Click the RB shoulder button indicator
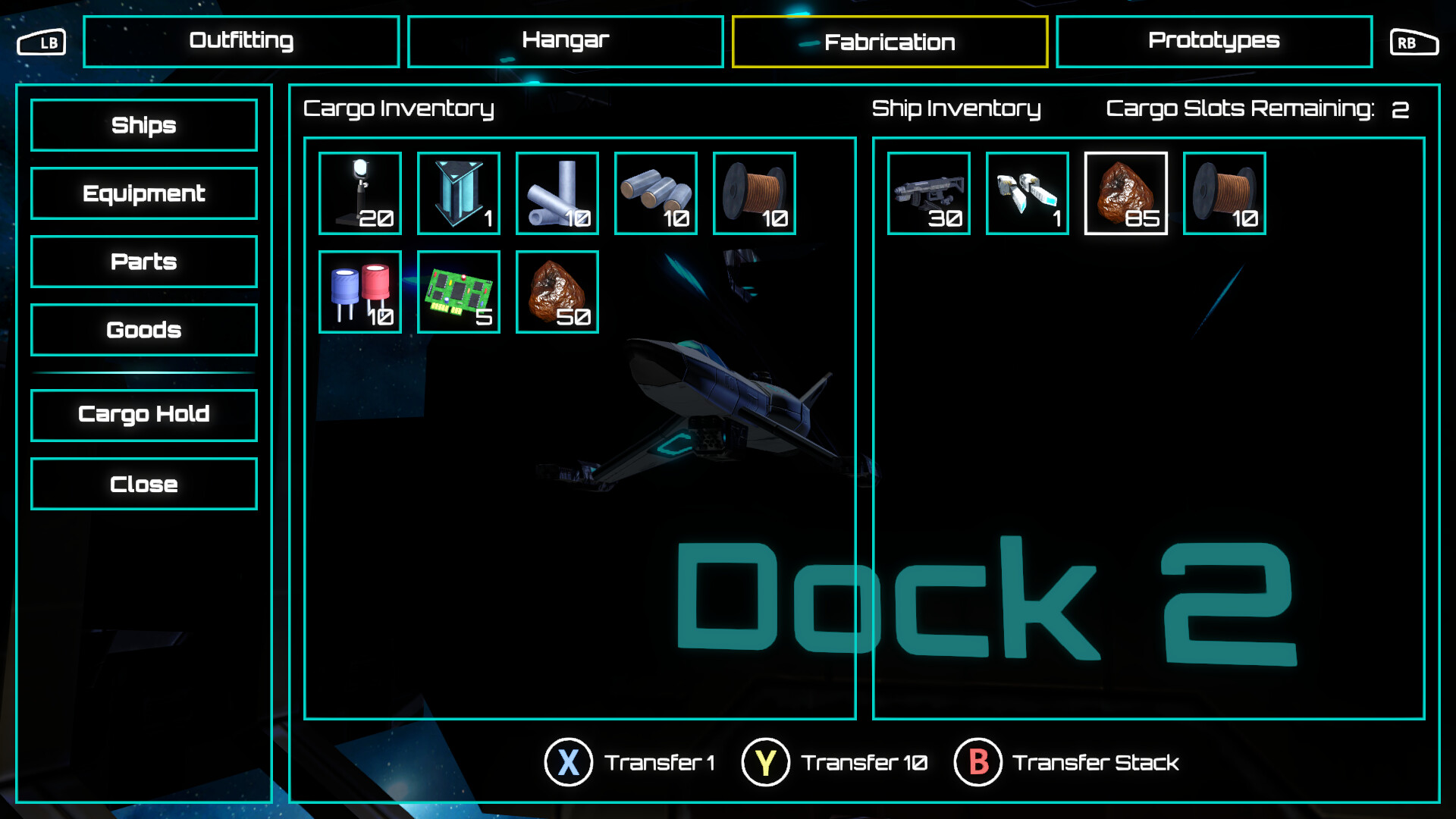 pos(1414,42)
